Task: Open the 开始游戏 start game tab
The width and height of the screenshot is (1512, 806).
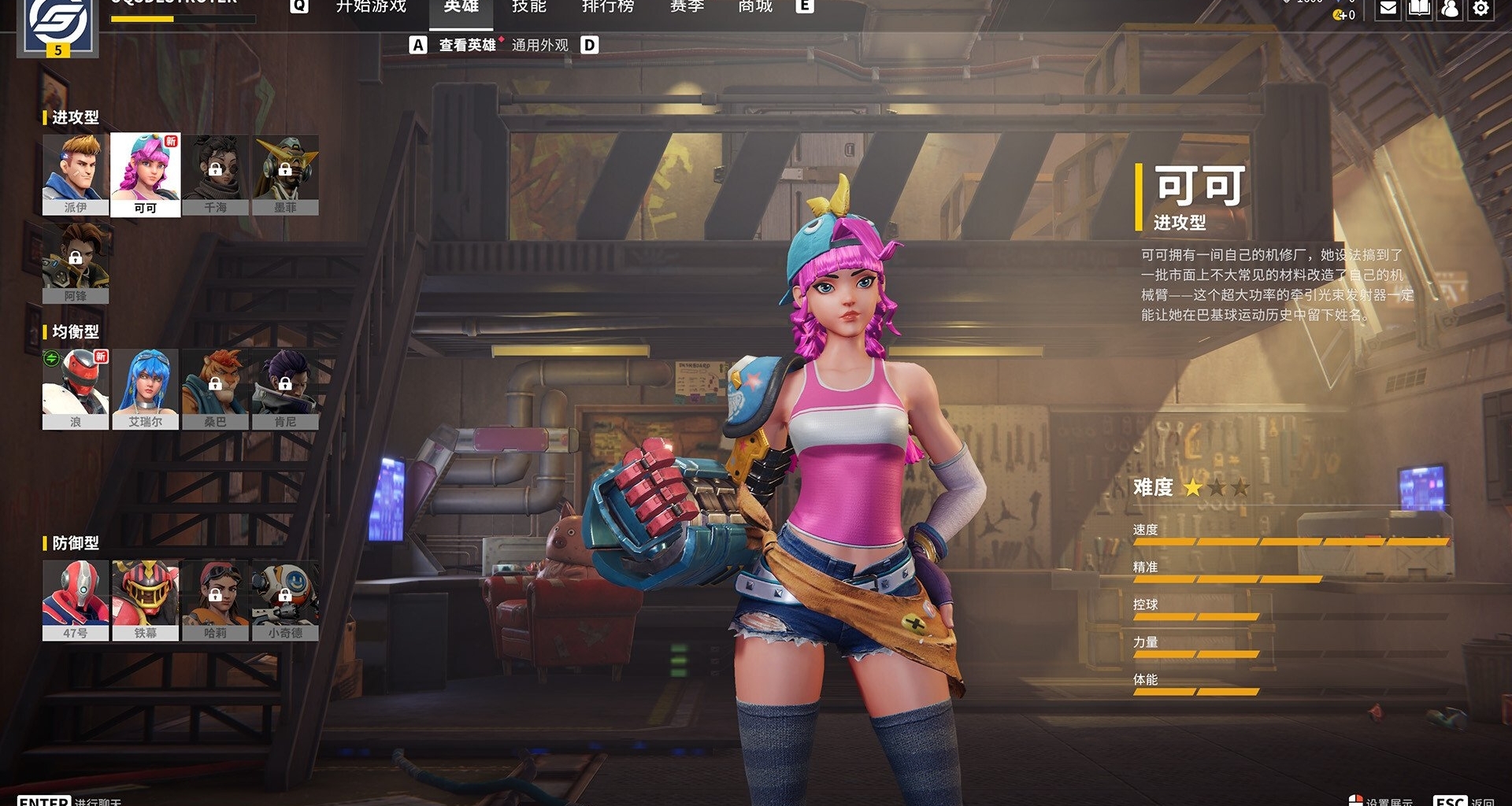Action: coord(371,7)
